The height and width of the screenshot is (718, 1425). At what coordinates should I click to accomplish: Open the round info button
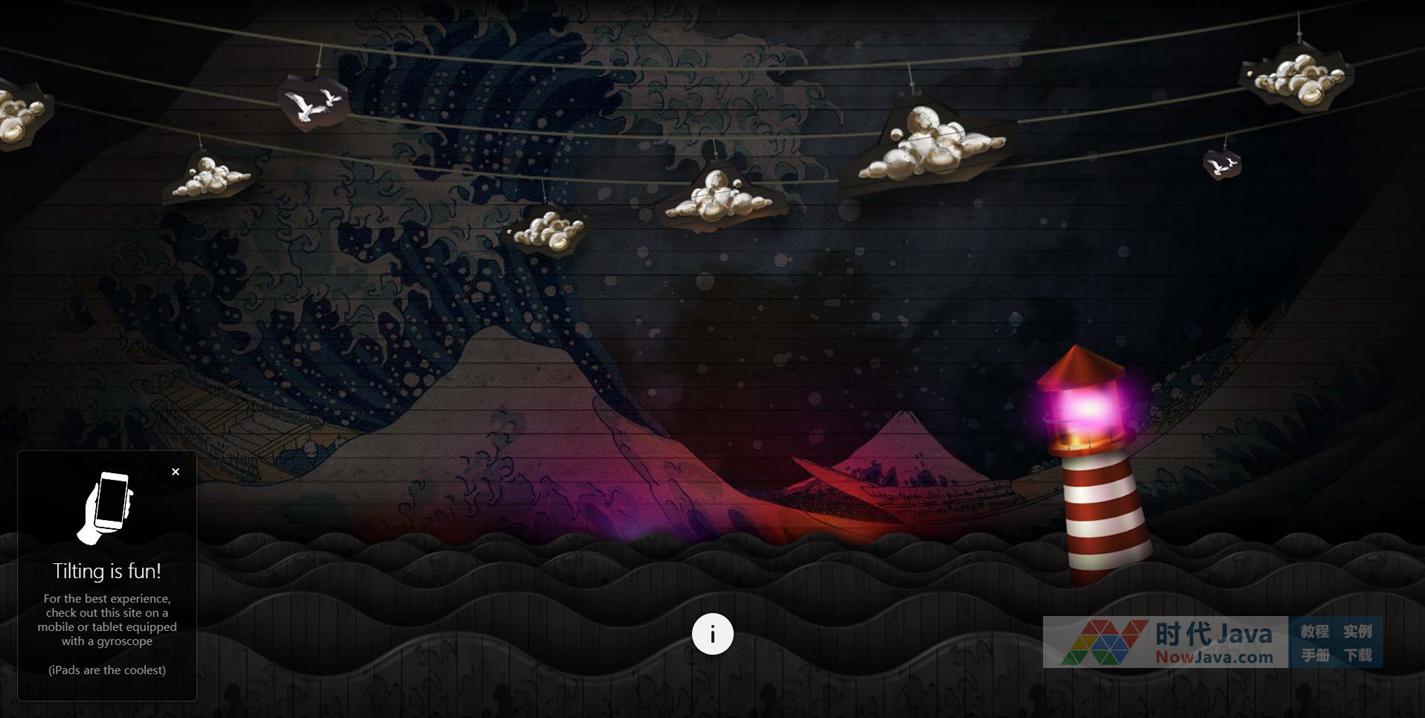point(713,634)
